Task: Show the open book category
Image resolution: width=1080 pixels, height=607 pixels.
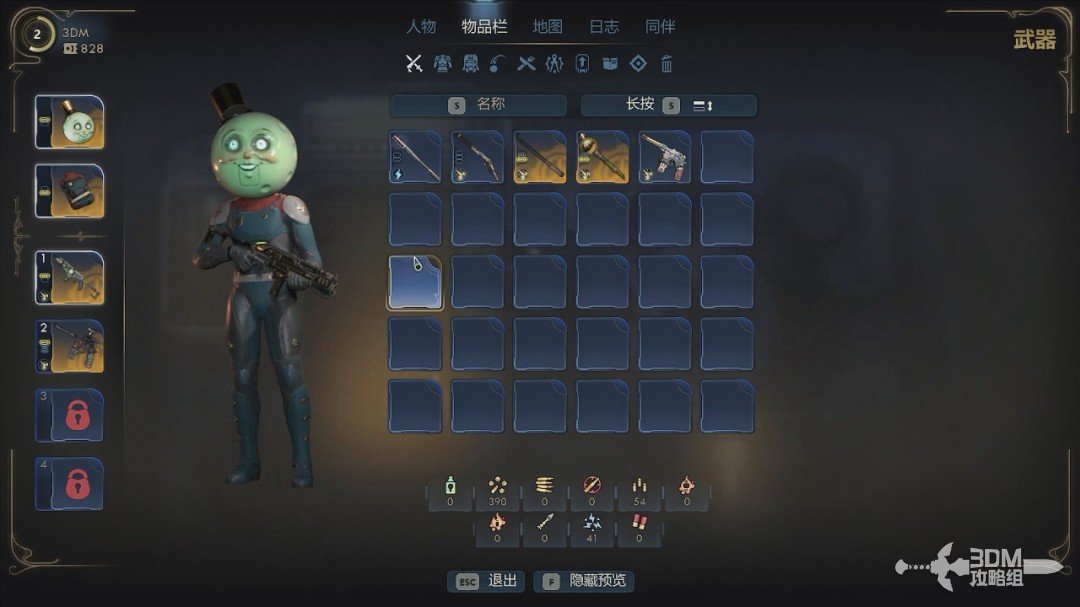Action: coord(610,64)
